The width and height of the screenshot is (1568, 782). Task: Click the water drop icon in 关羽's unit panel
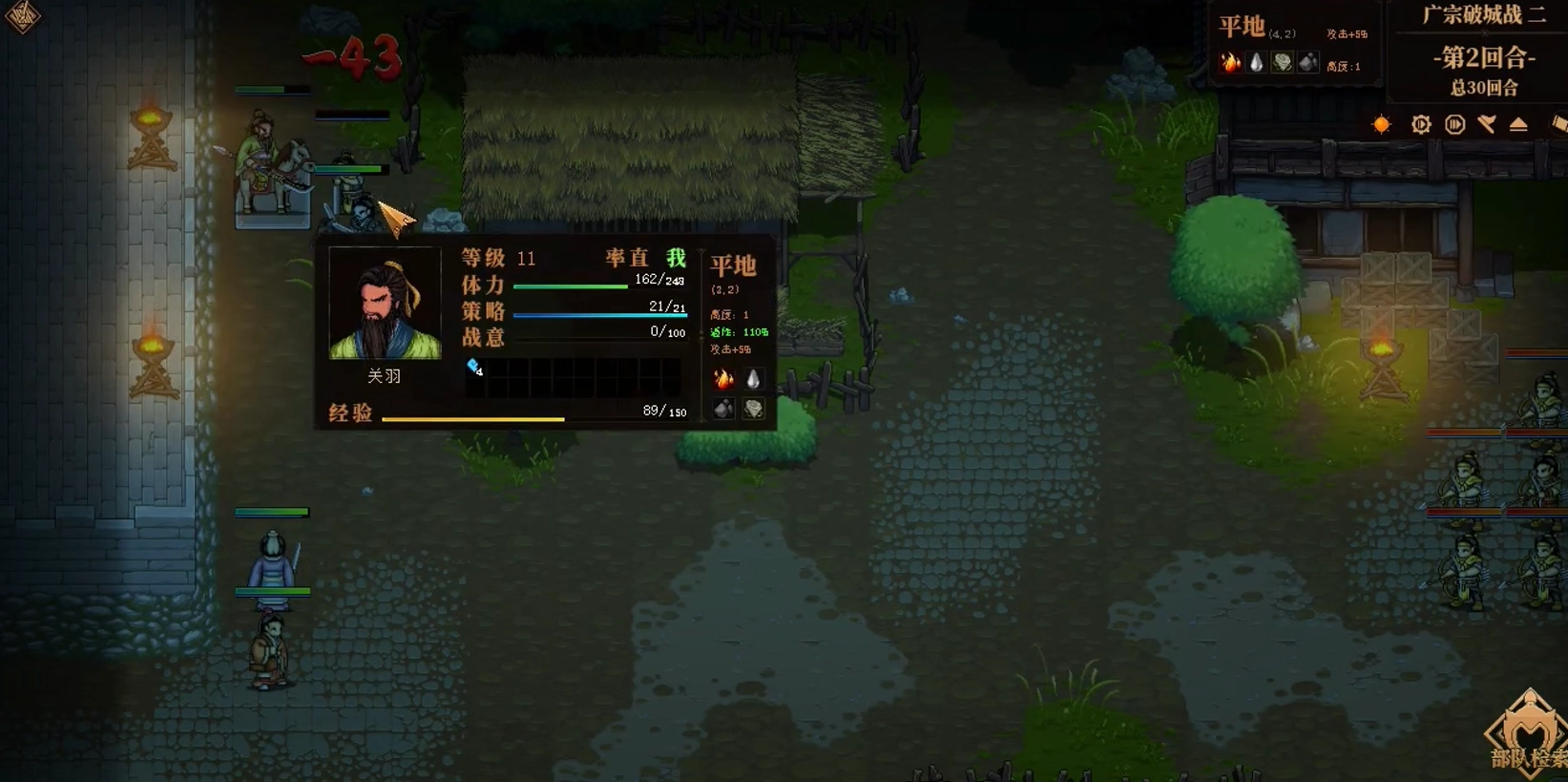coord(753,379)
